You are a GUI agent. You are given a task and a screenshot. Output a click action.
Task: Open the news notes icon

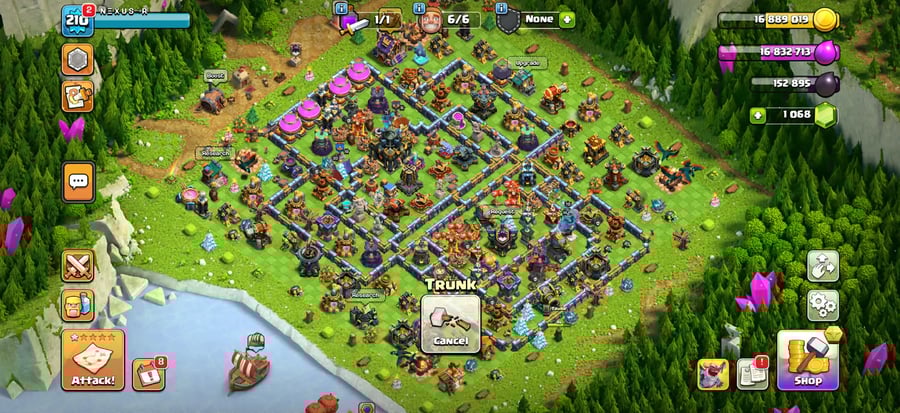coord(752,373)
